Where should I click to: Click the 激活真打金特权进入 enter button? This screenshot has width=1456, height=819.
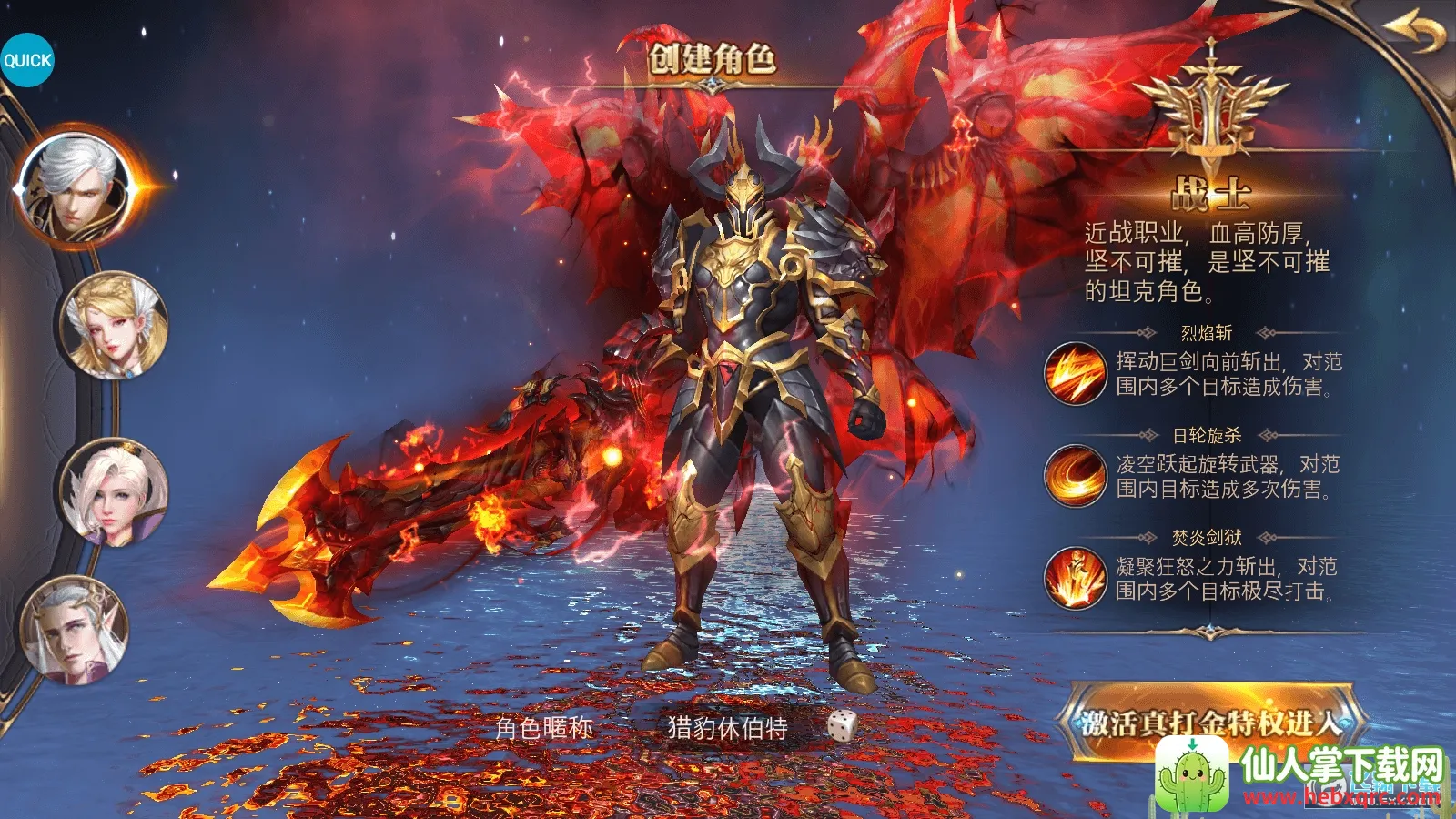[x=1210, y=722]
